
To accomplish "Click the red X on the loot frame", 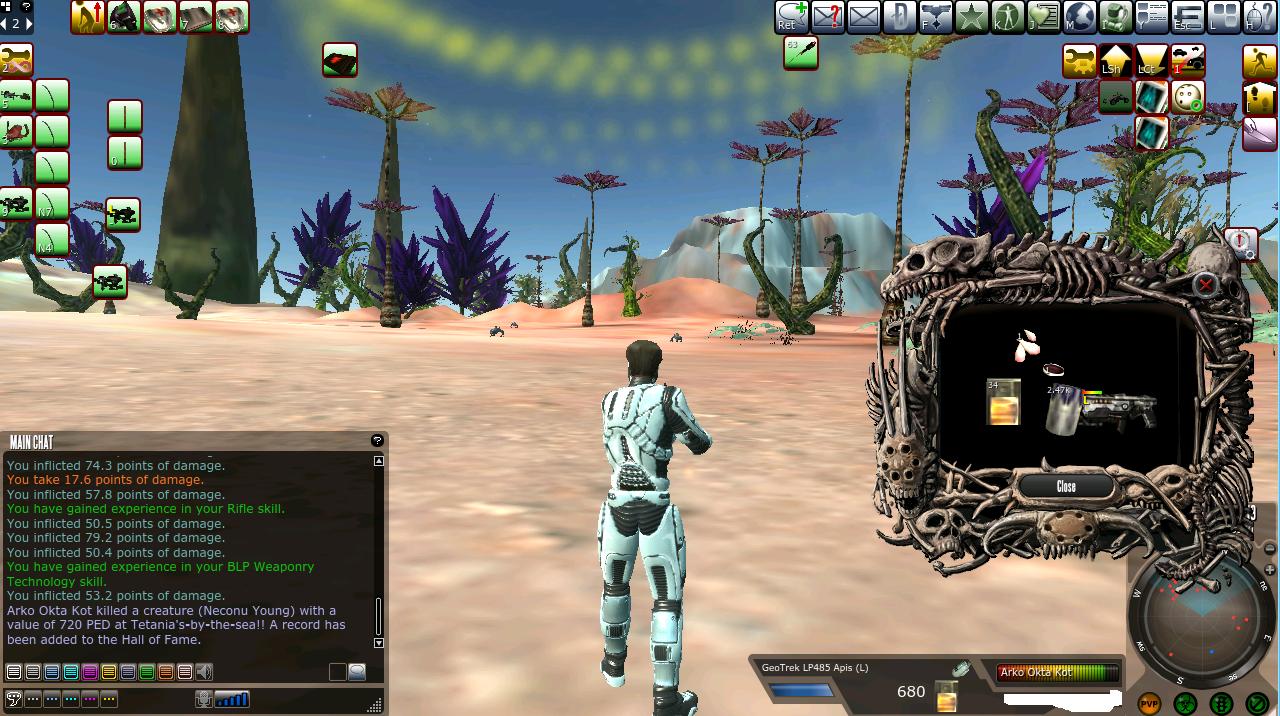I will tap(1205, 285).
